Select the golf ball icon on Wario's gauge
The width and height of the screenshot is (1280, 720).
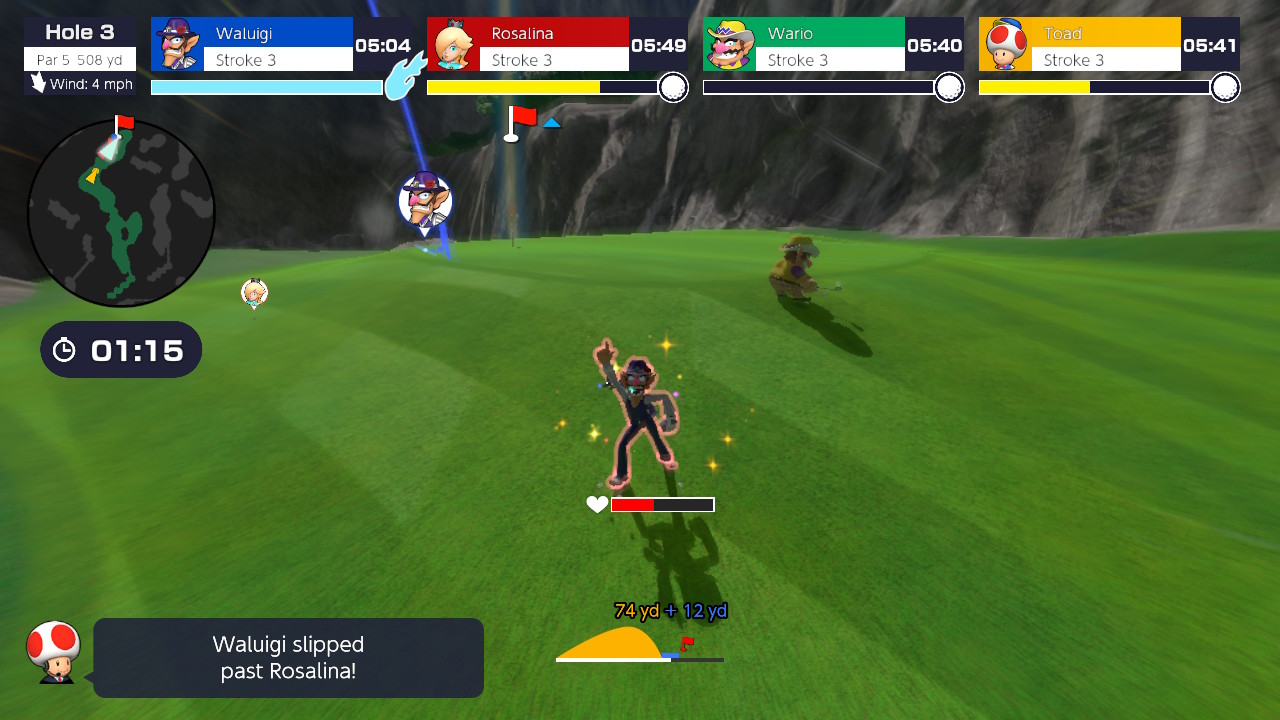[x=947, y=87]
